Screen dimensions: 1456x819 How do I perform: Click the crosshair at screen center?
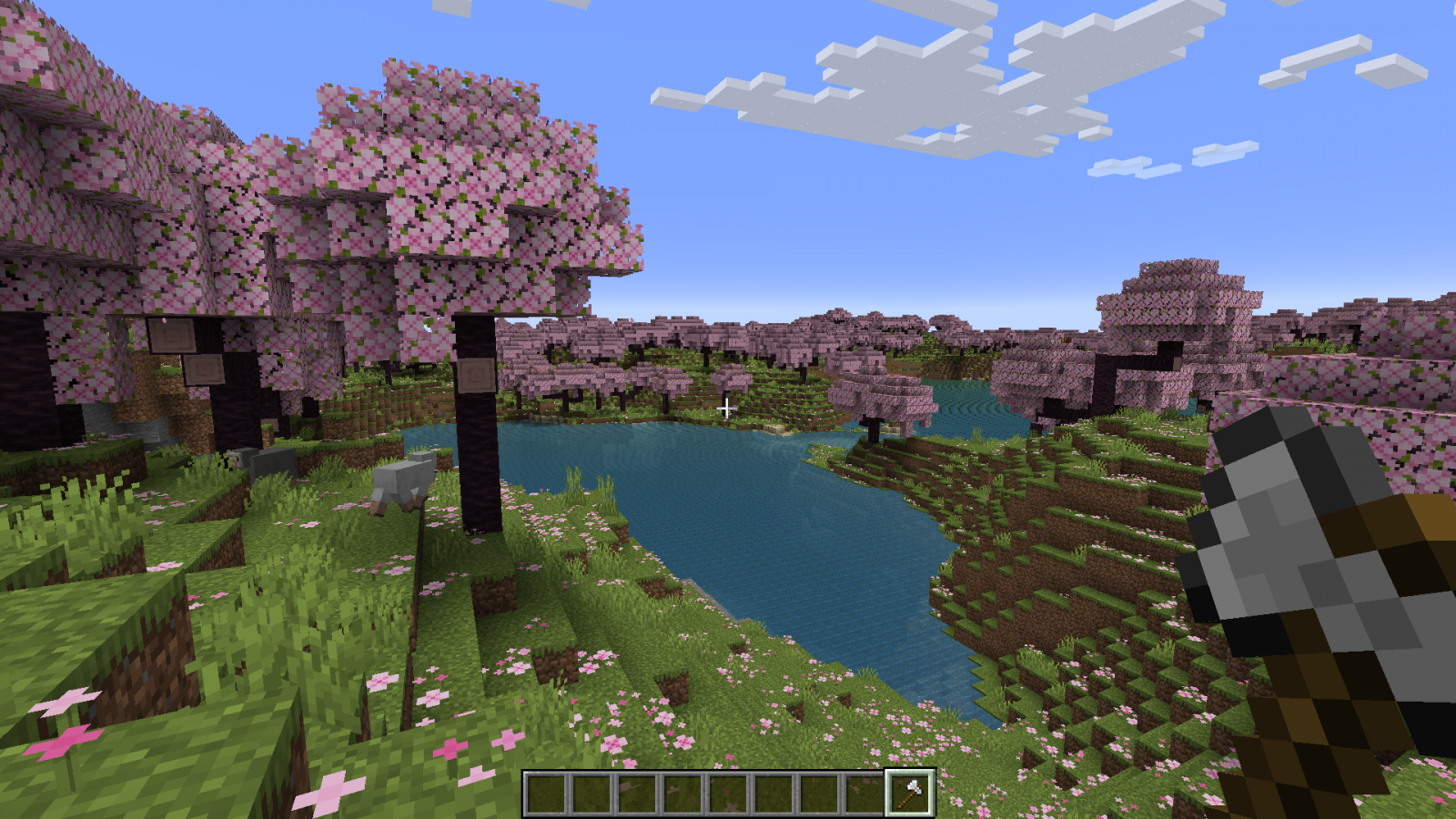click(728, 409)
